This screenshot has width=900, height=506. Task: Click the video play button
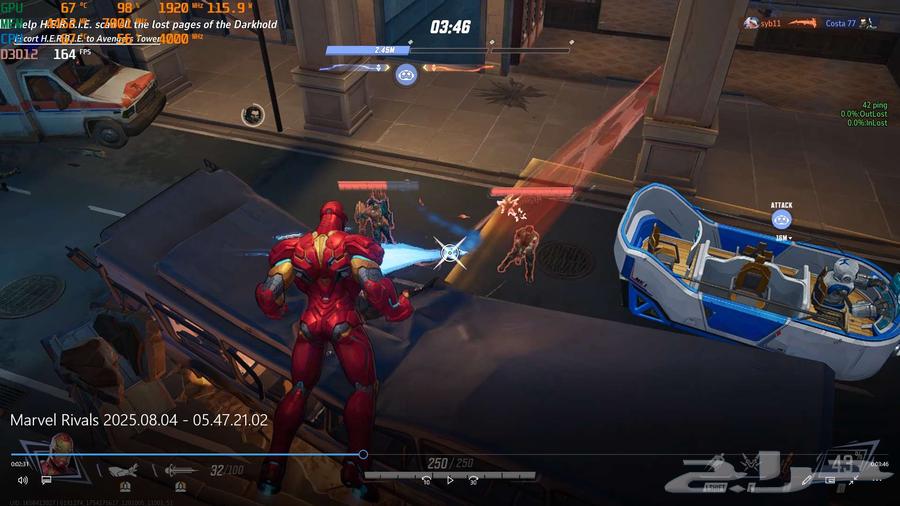point(450,480)
